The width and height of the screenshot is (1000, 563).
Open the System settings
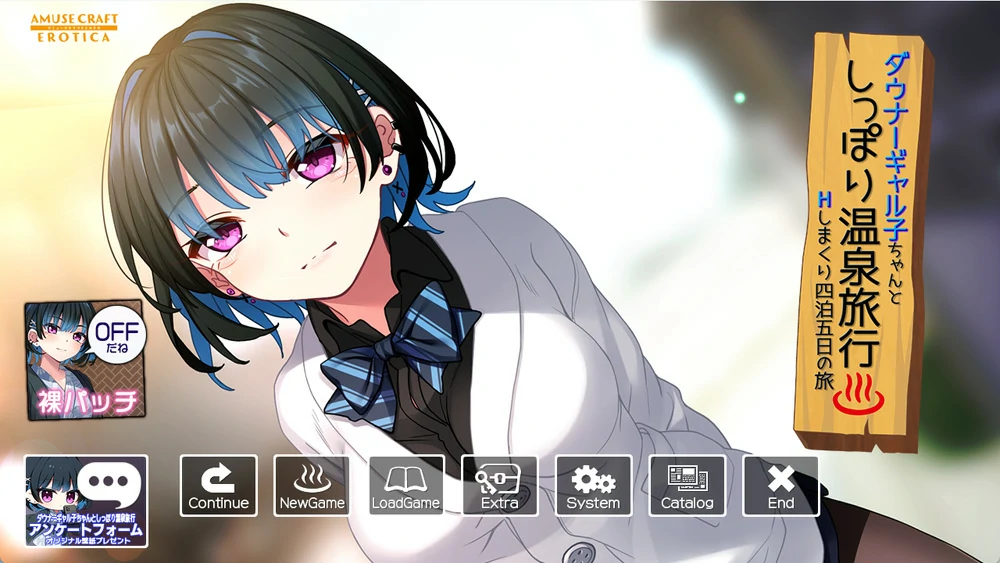click(593, 486)
